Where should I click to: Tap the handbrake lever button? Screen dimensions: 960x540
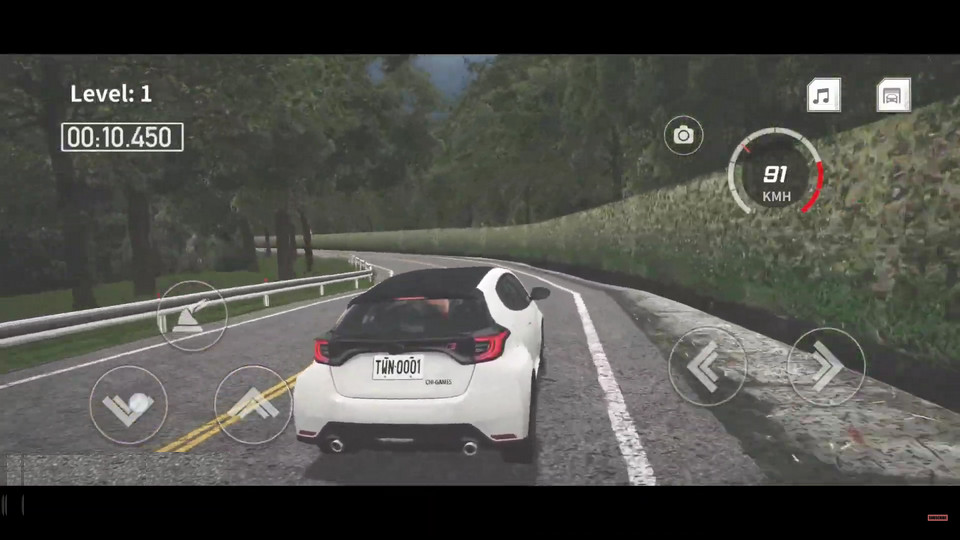tap(192, 315)
